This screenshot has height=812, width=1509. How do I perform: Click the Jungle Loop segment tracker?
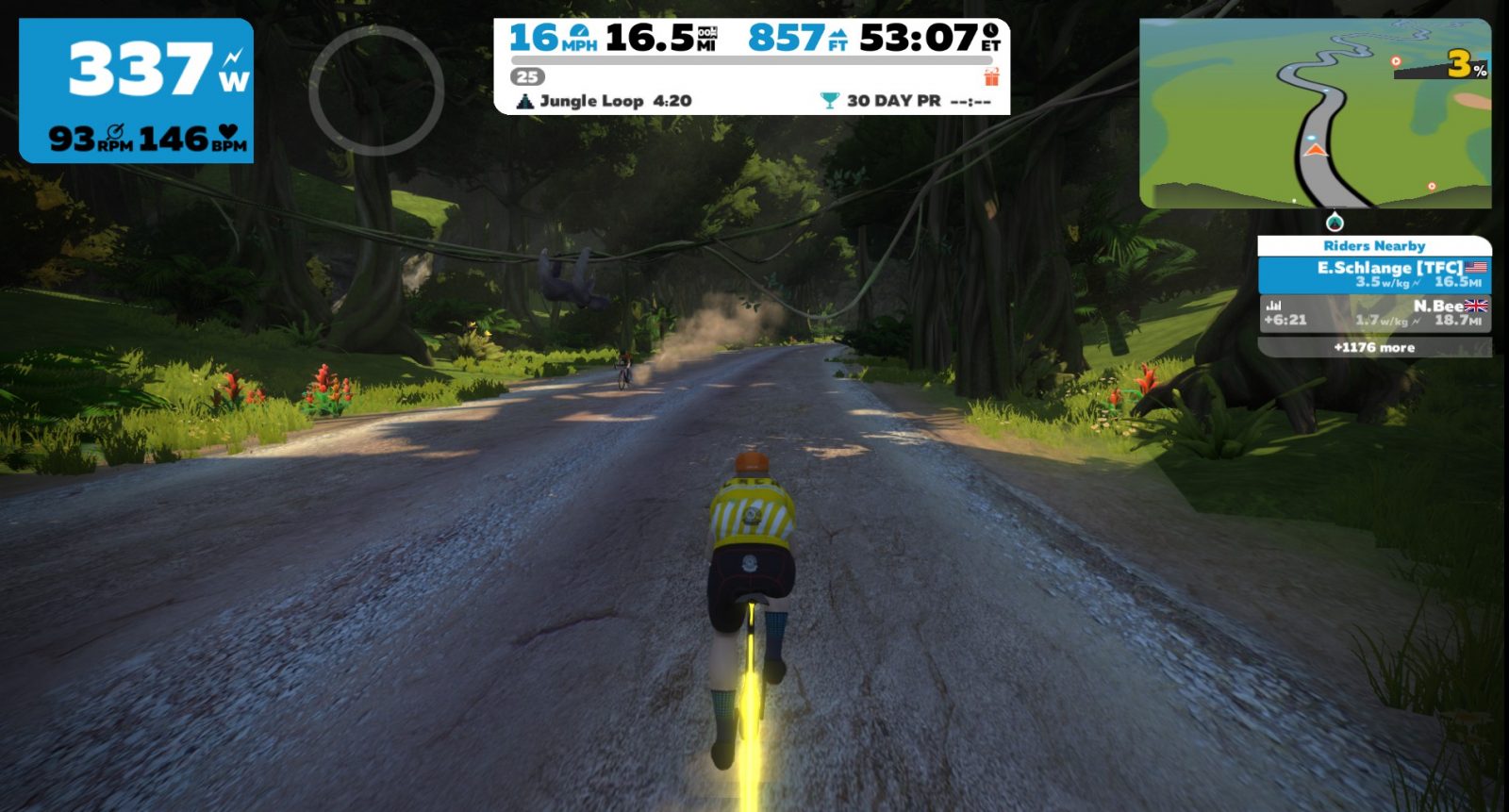point(604,101)
